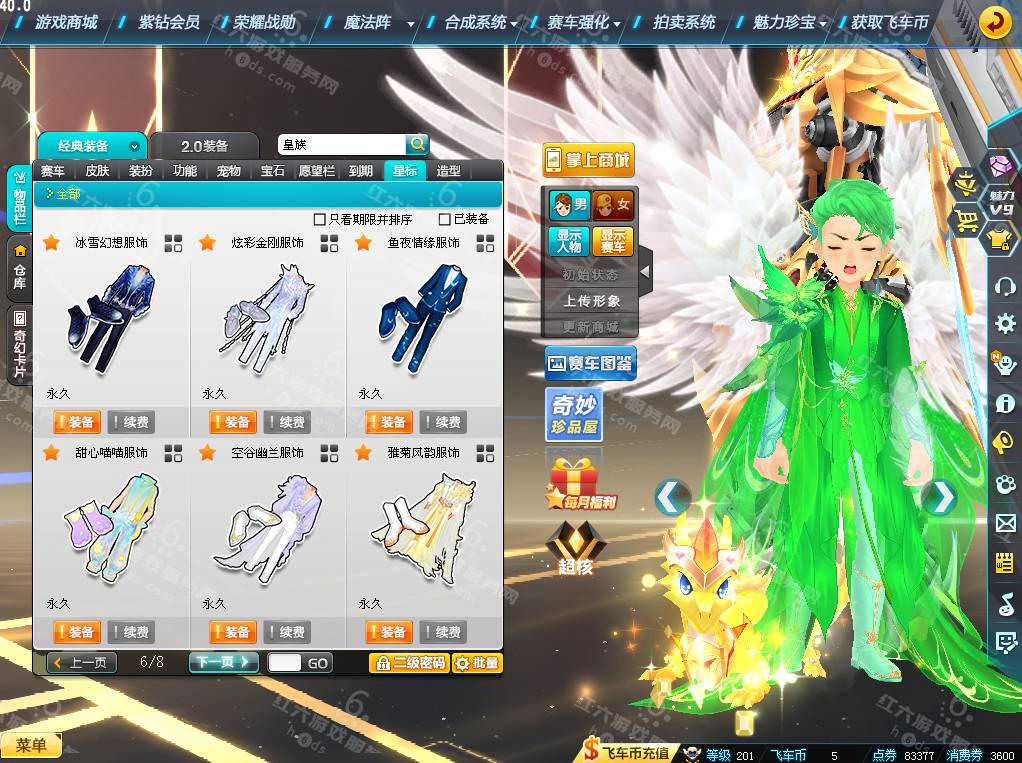1022x763 pixels.
Task: Open the 菜单 menu button
Action: [31, 745]
